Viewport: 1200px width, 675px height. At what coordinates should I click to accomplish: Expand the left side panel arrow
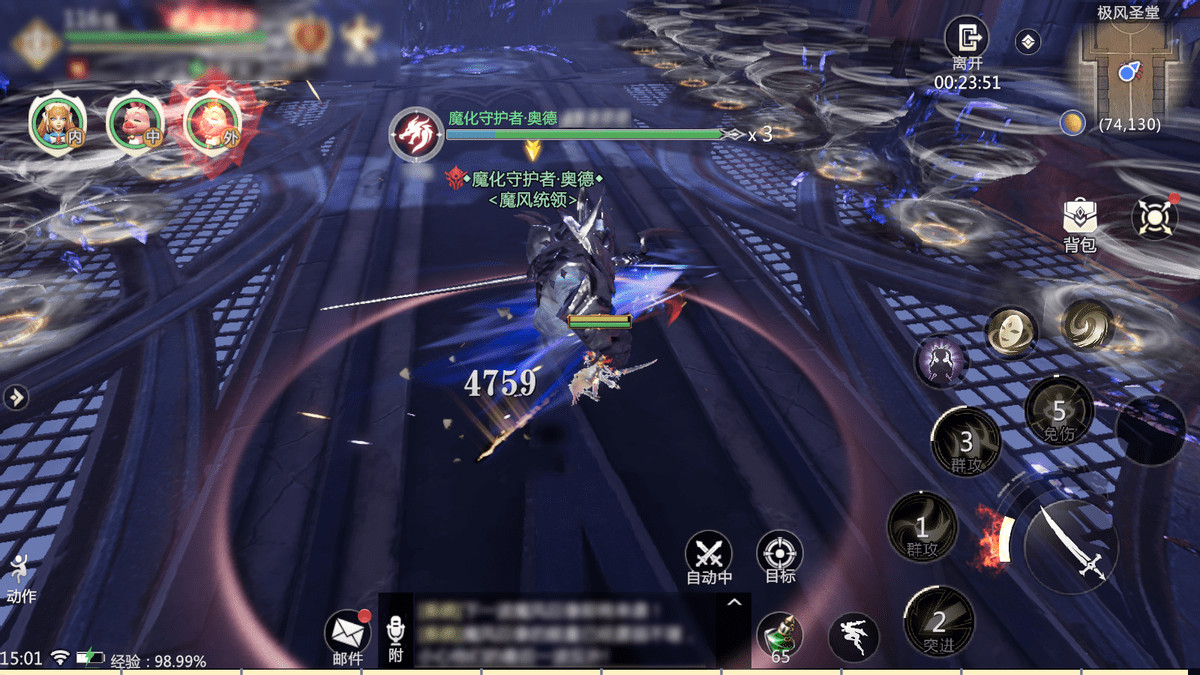(x=15, y=397)
